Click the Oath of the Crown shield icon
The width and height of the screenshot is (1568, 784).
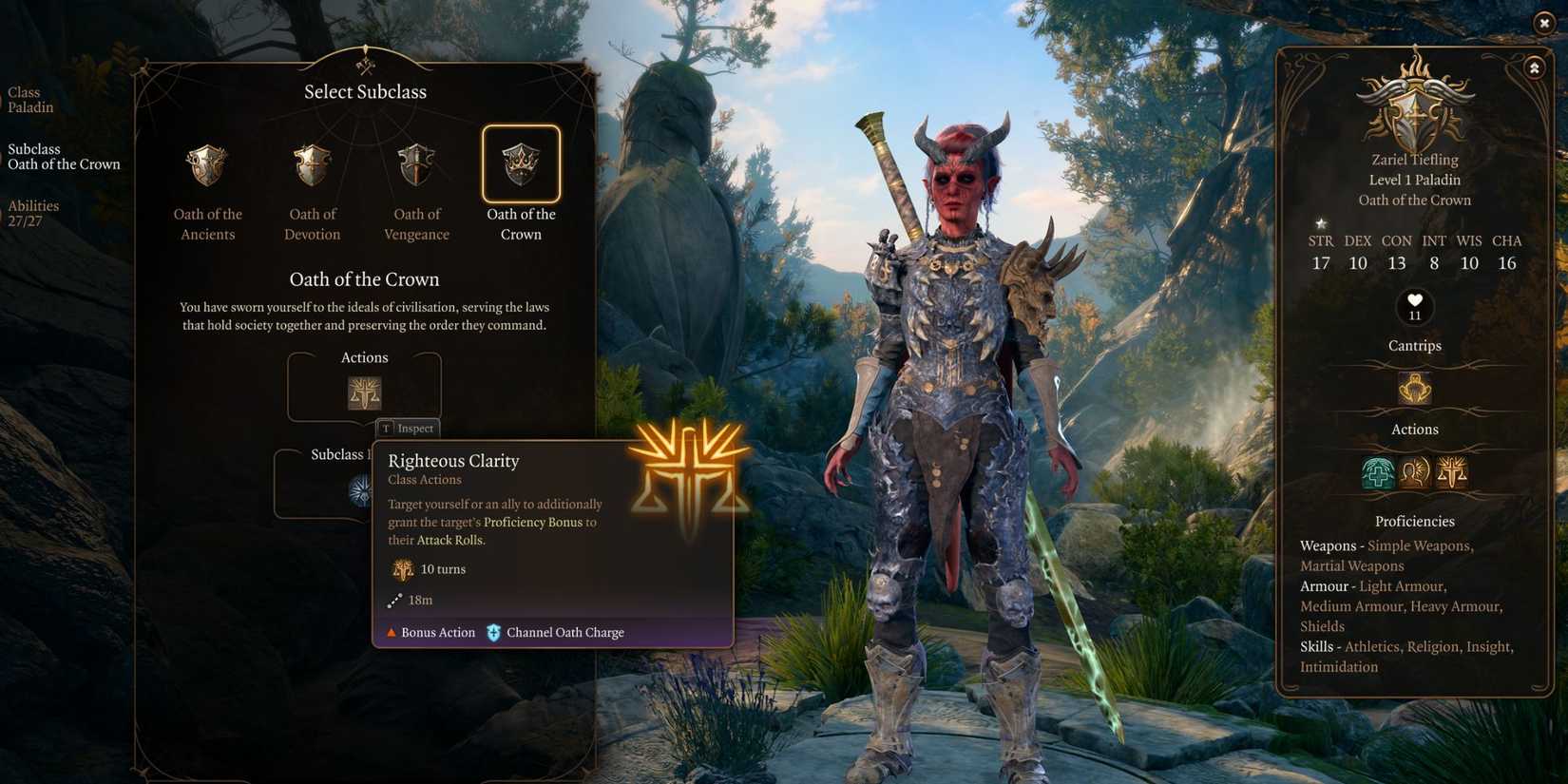[521, 163]
